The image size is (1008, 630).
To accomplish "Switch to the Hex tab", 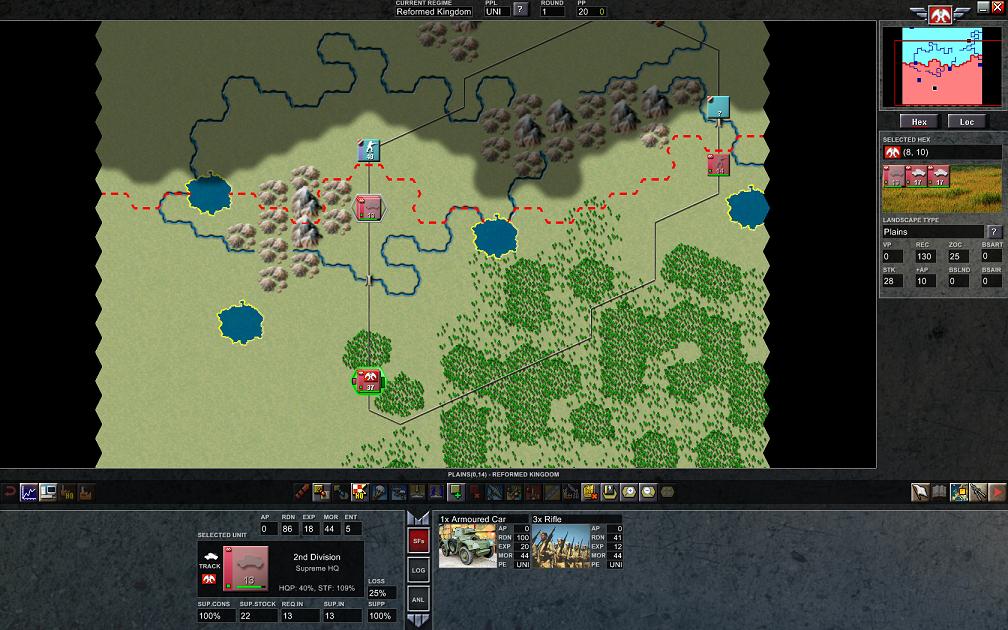I will click(x=919, y=121).
